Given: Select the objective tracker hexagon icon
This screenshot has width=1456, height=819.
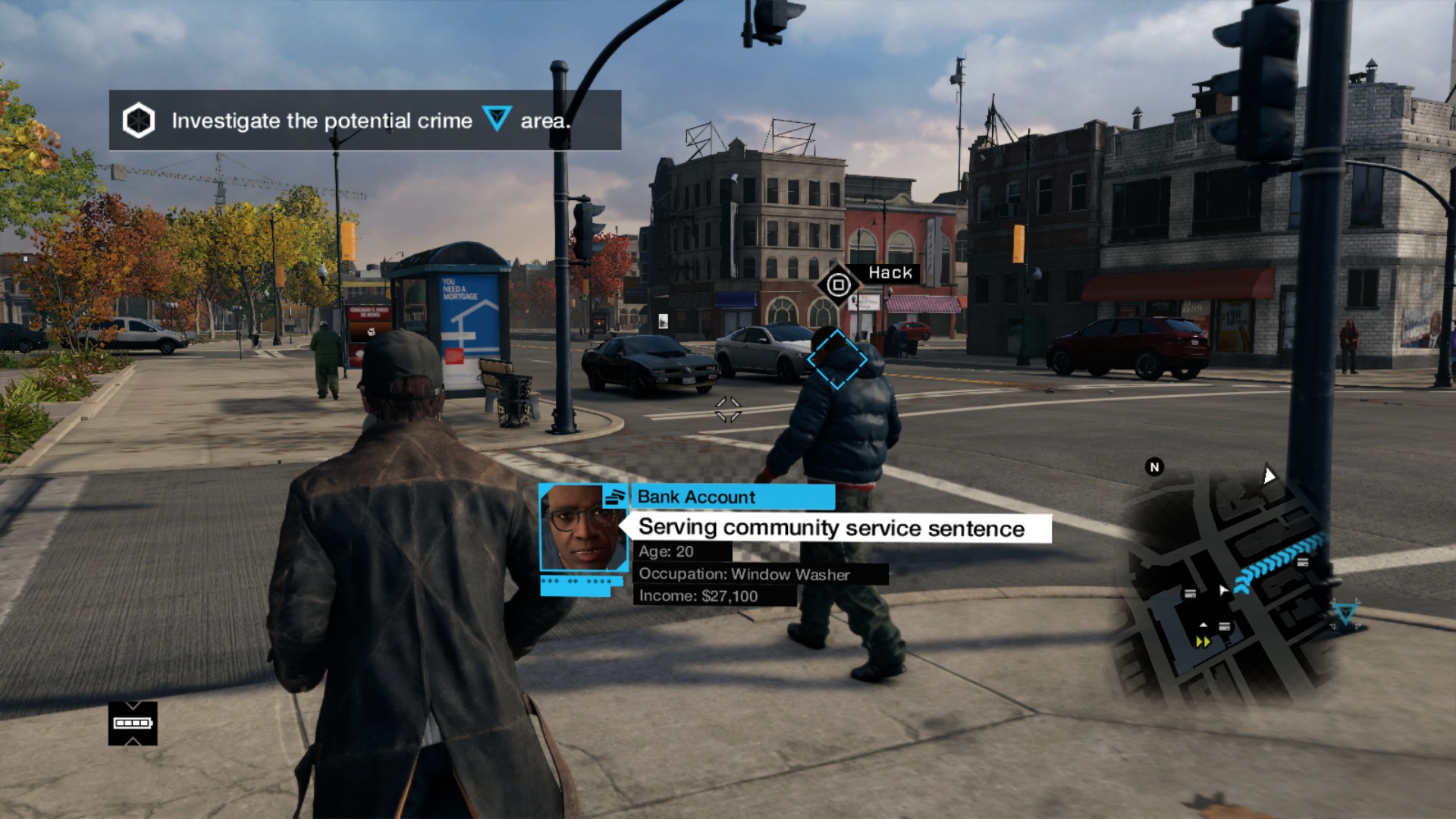Looking at the screenshot, I should tap(139, 121).
